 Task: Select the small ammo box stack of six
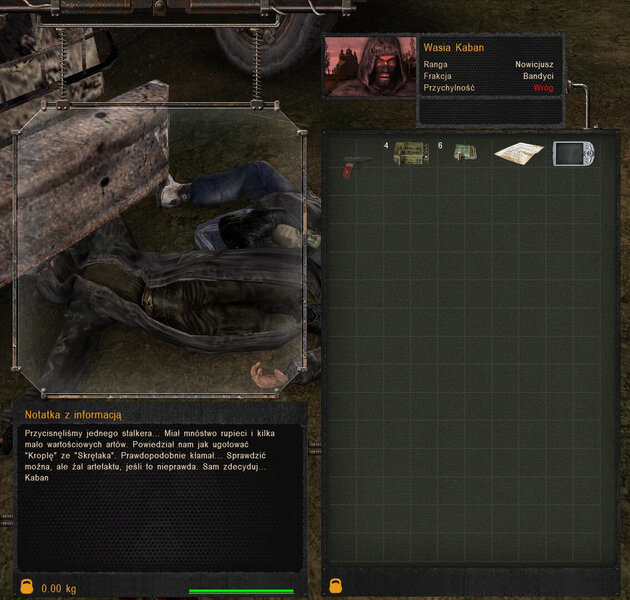pos(464,153)
